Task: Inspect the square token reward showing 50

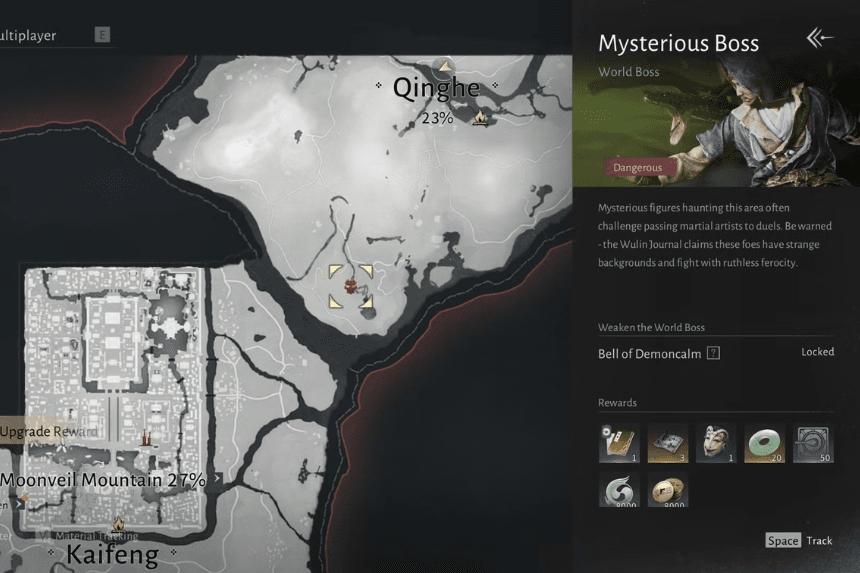Action: point(812,442)
